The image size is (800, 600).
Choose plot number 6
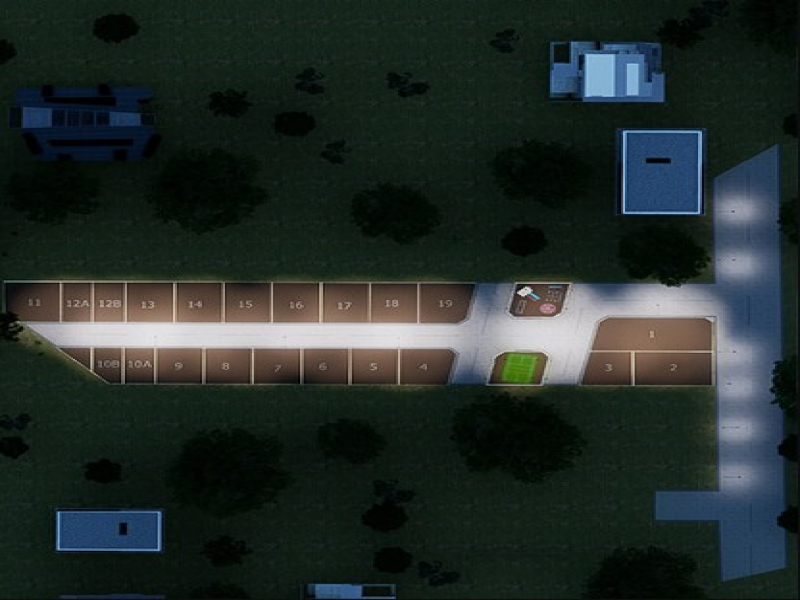(x=323, y=366)
